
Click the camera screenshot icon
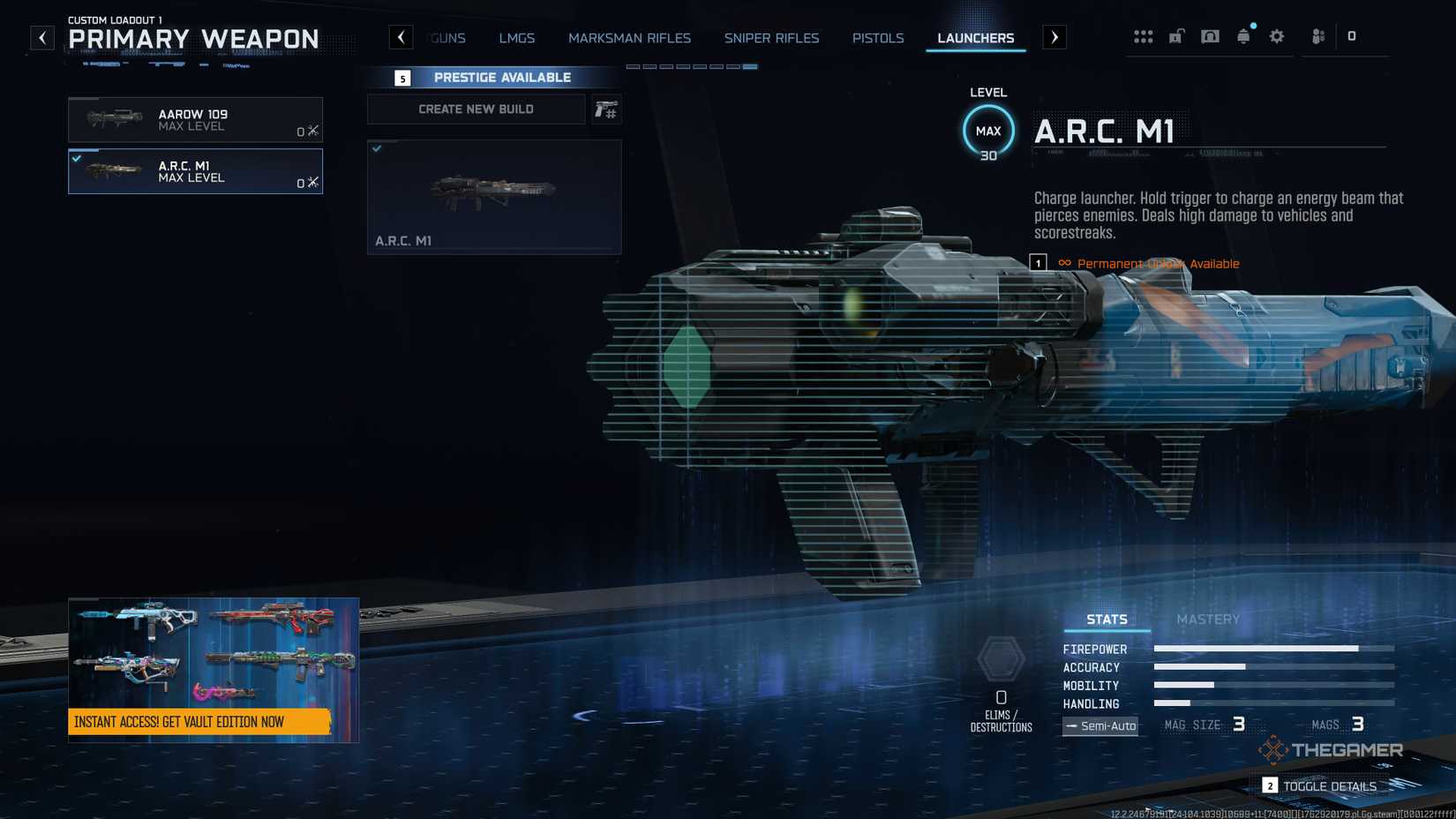click(x=1210, y=36)
